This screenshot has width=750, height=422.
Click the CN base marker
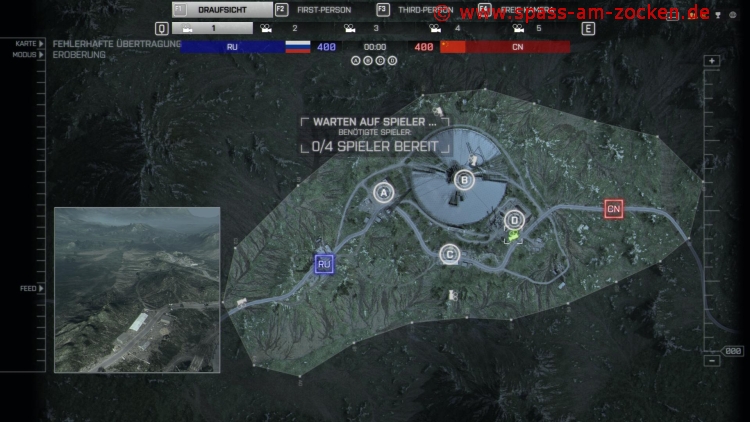(613, 209)
